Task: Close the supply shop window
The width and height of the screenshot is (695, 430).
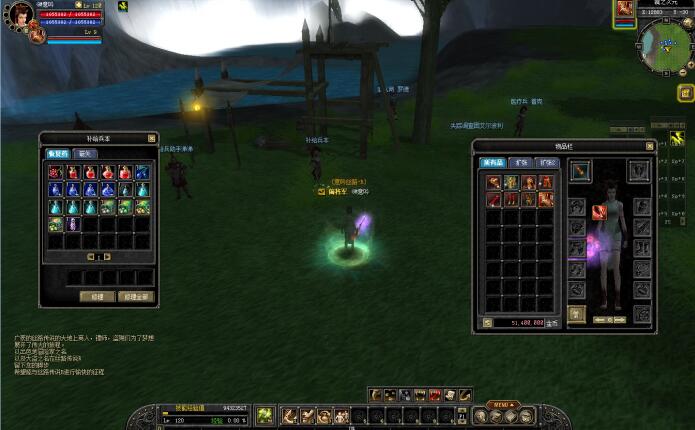Action: (152, 138)
